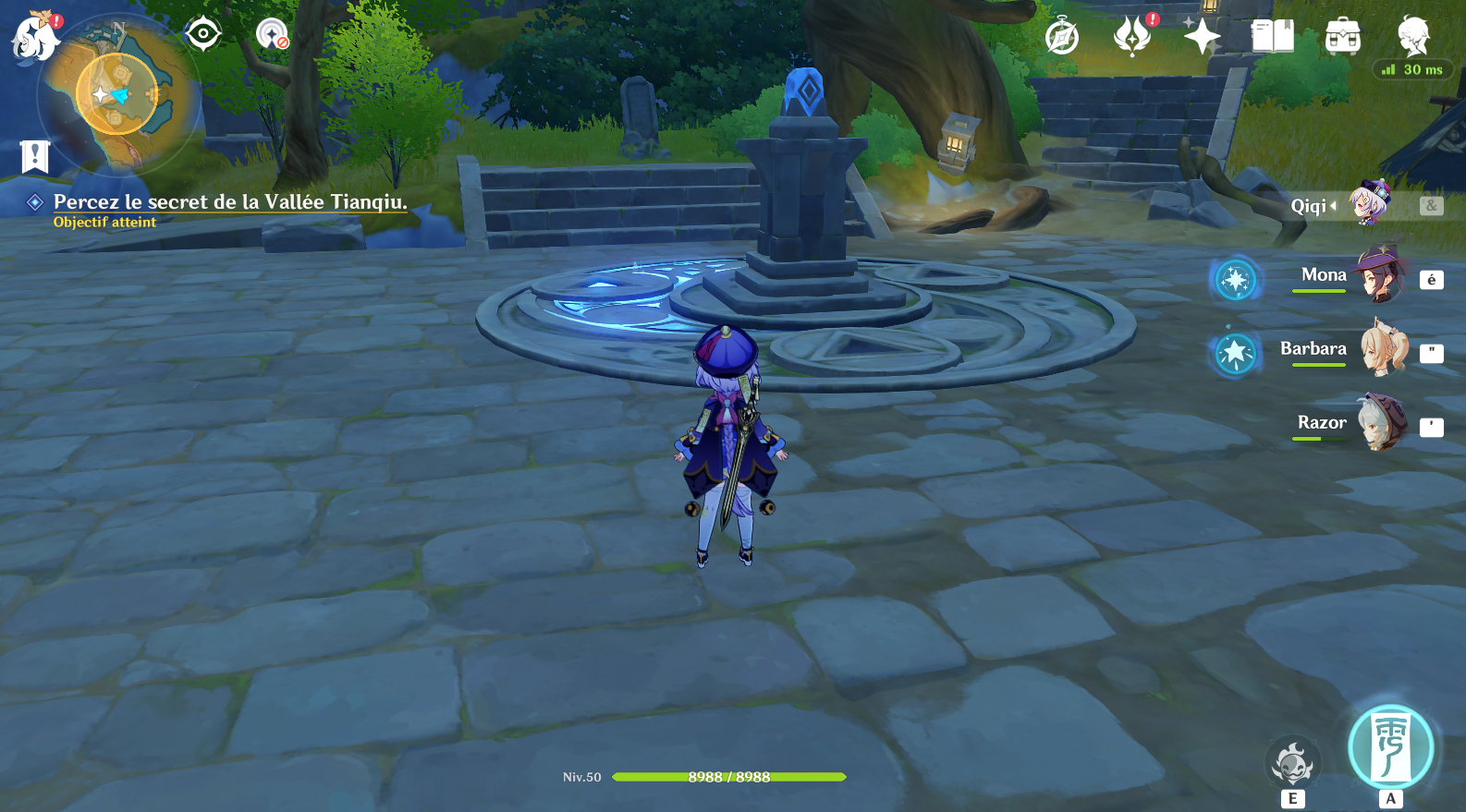The height and width of the screenshot is (812, 1466).
Task: Unleash Qiqi's elemental burst
Action: pos(1390,748)
